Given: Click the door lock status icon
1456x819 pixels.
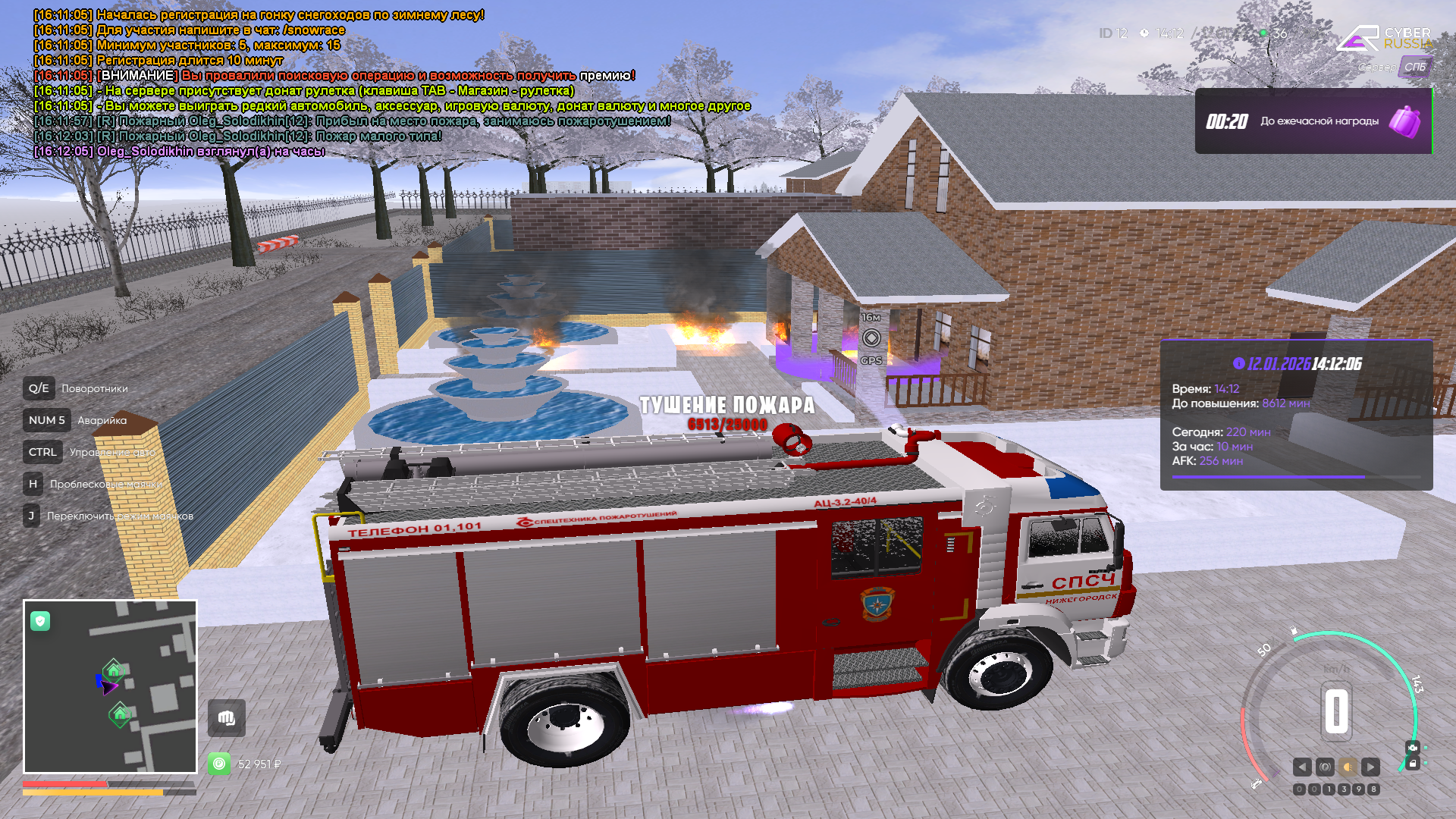Looking at the screenshot, I should (x=1412, y=764).
